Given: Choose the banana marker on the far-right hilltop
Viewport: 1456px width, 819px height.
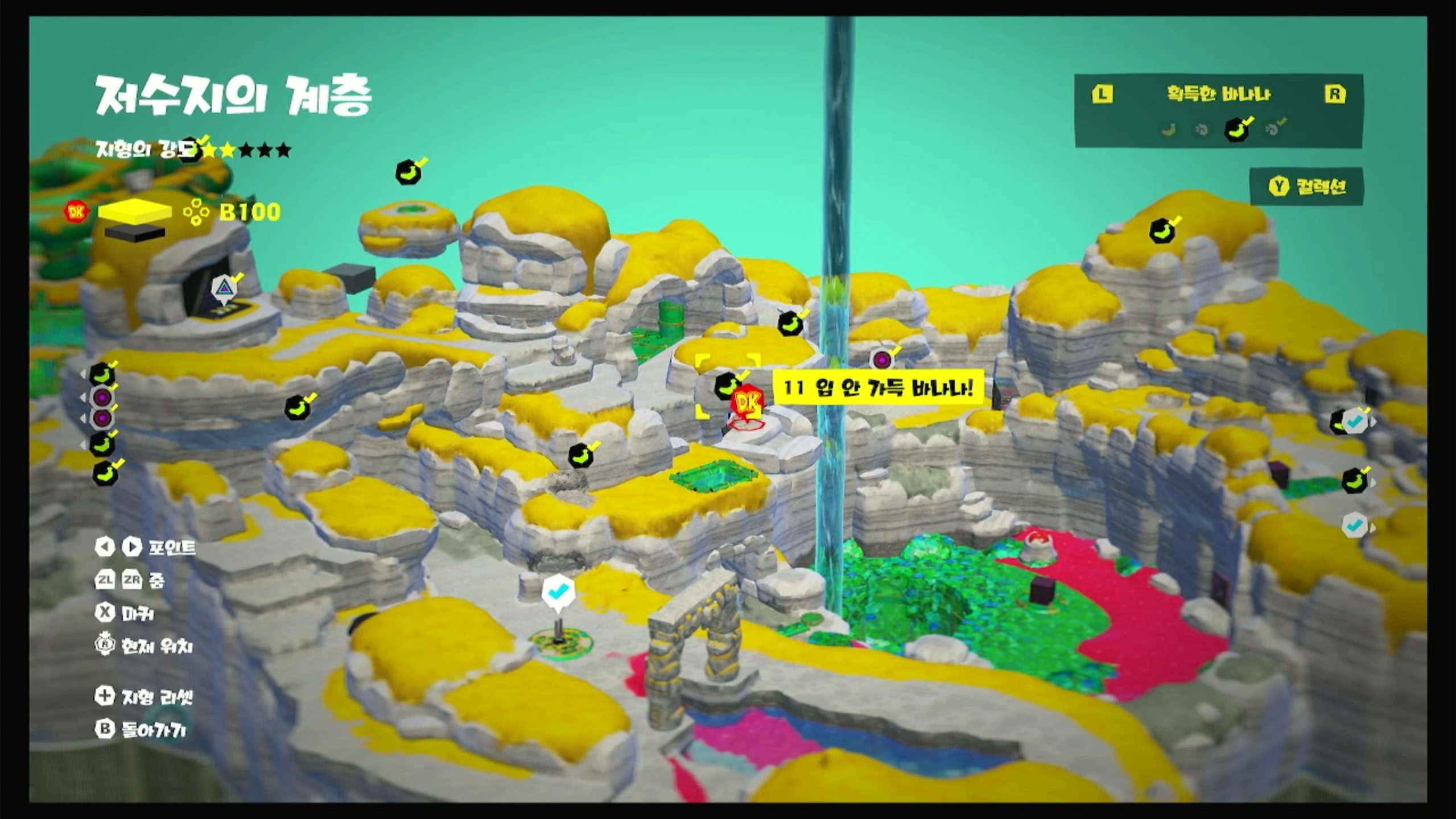Looking at the screenshot, I should [x=1162, y=231].
